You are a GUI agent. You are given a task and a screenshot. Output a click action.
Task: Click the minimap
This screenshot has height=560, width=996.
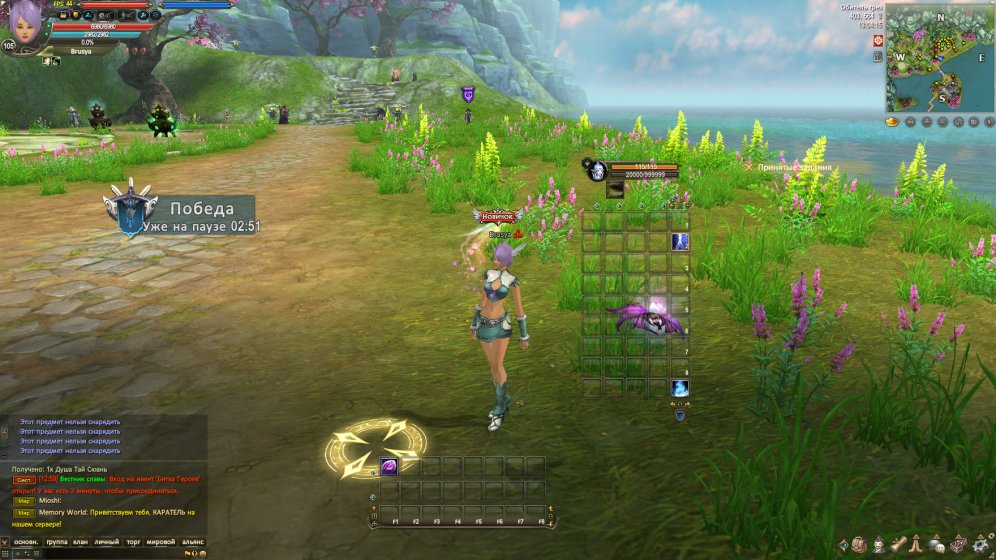coord(938,57)
